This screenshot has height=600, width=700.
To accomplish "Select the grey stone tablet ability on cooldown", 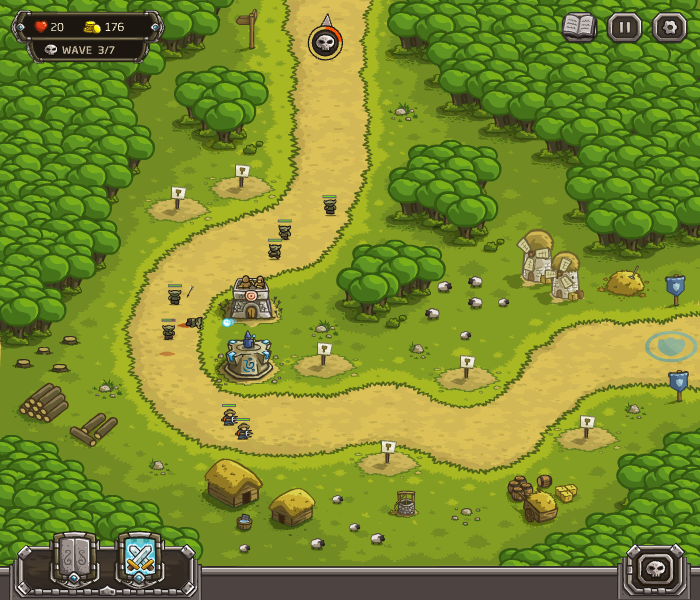I will click(x=75, y=559).
